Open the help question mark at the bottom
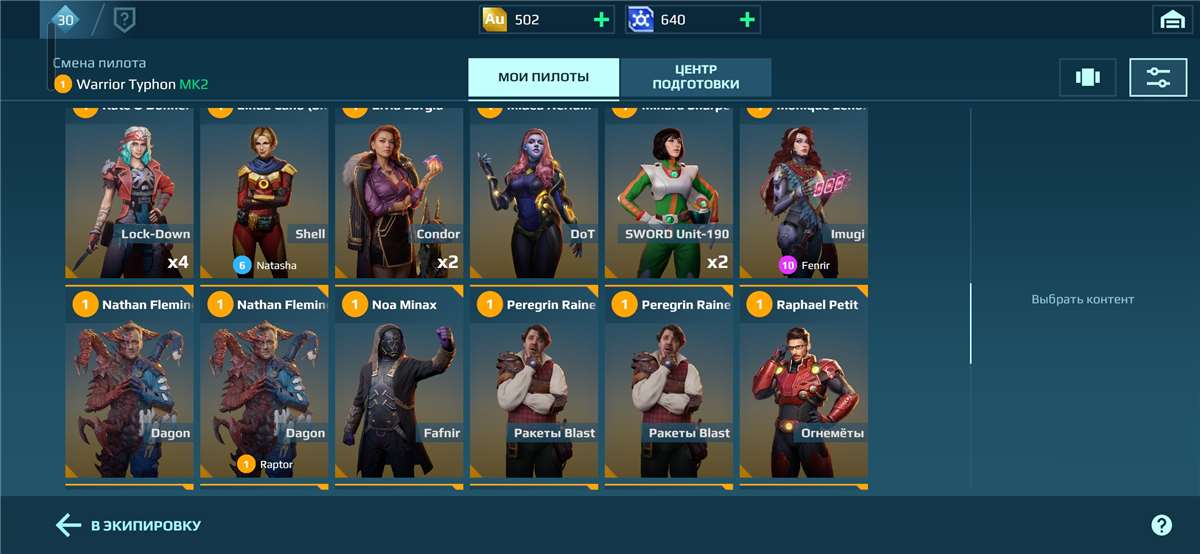 coord(1161,525)
